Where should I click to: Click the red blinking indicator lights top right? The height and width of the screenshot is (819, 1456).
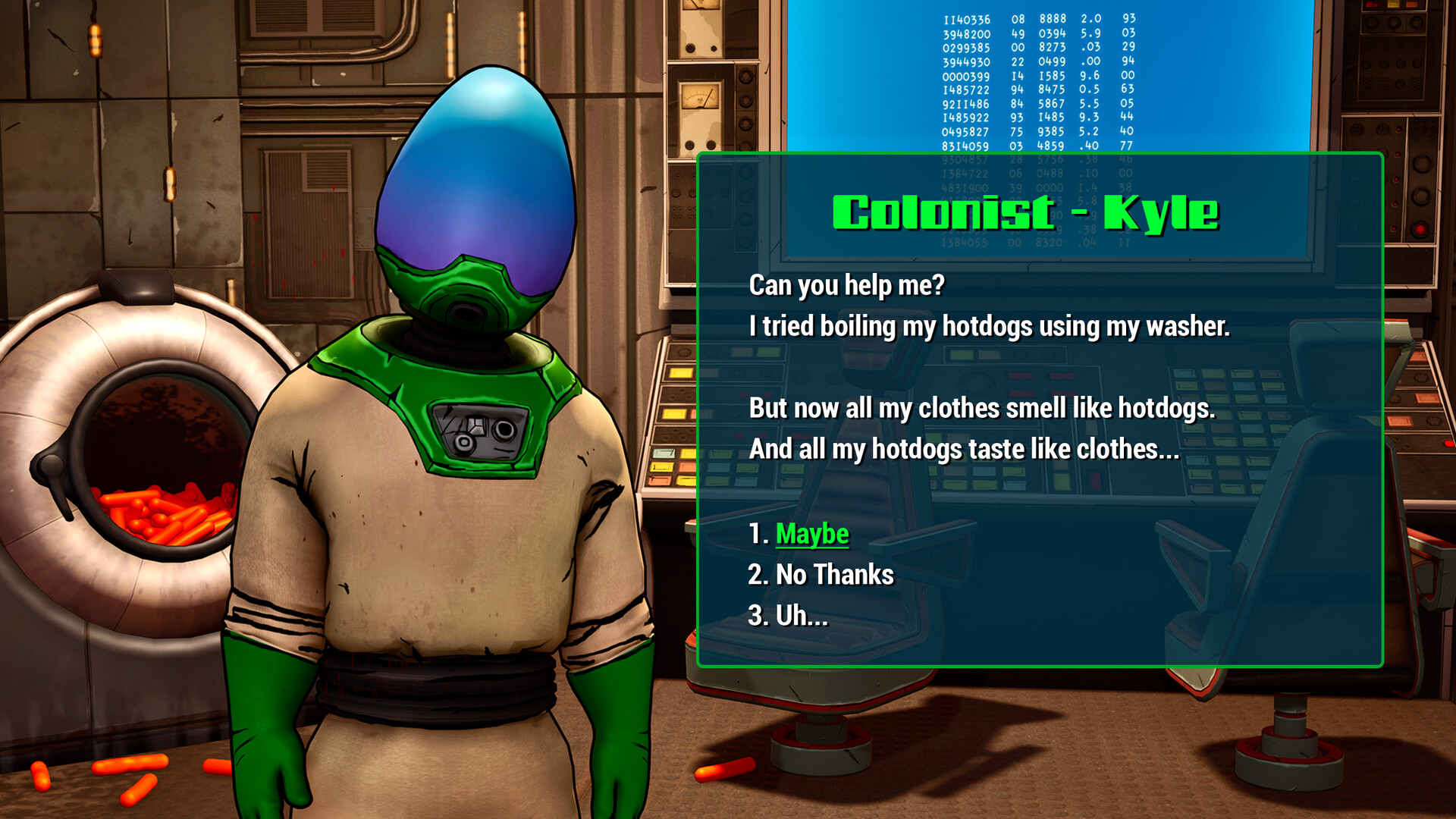1397,130
